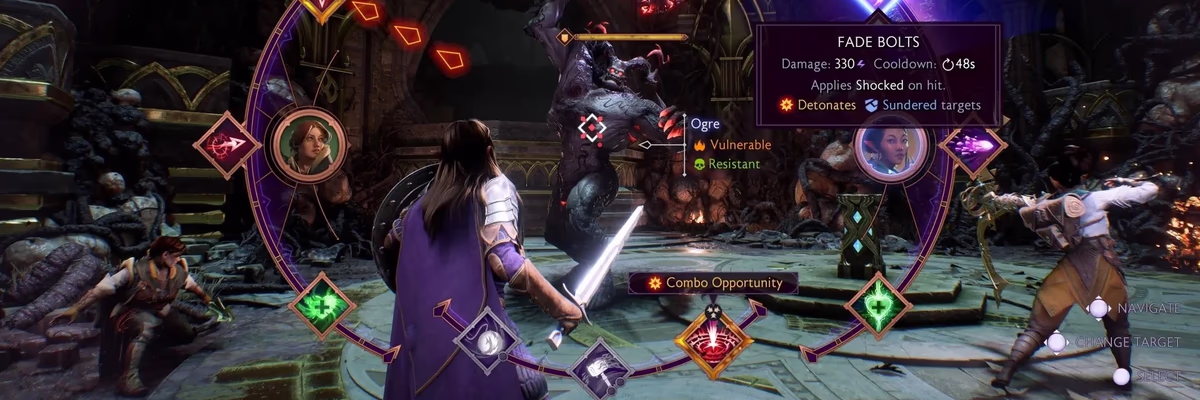Image resolution: width=1200 pixels, height=400 pixels.
Task: Activate the hammer strike player ability
Action: coord(601,370)
